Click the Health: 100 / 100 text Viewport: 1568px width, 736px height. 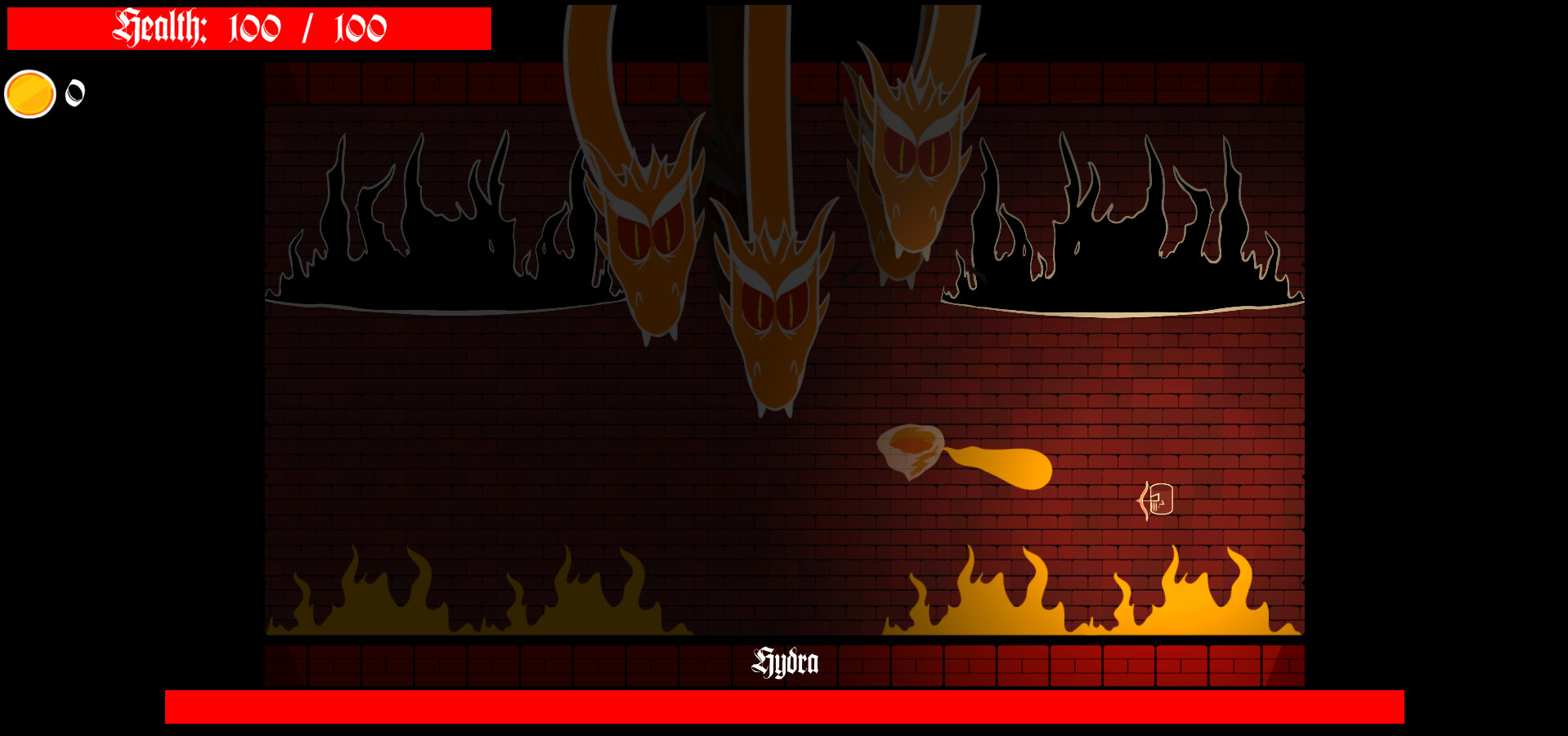pyautogui.click(x=249, y=28)
